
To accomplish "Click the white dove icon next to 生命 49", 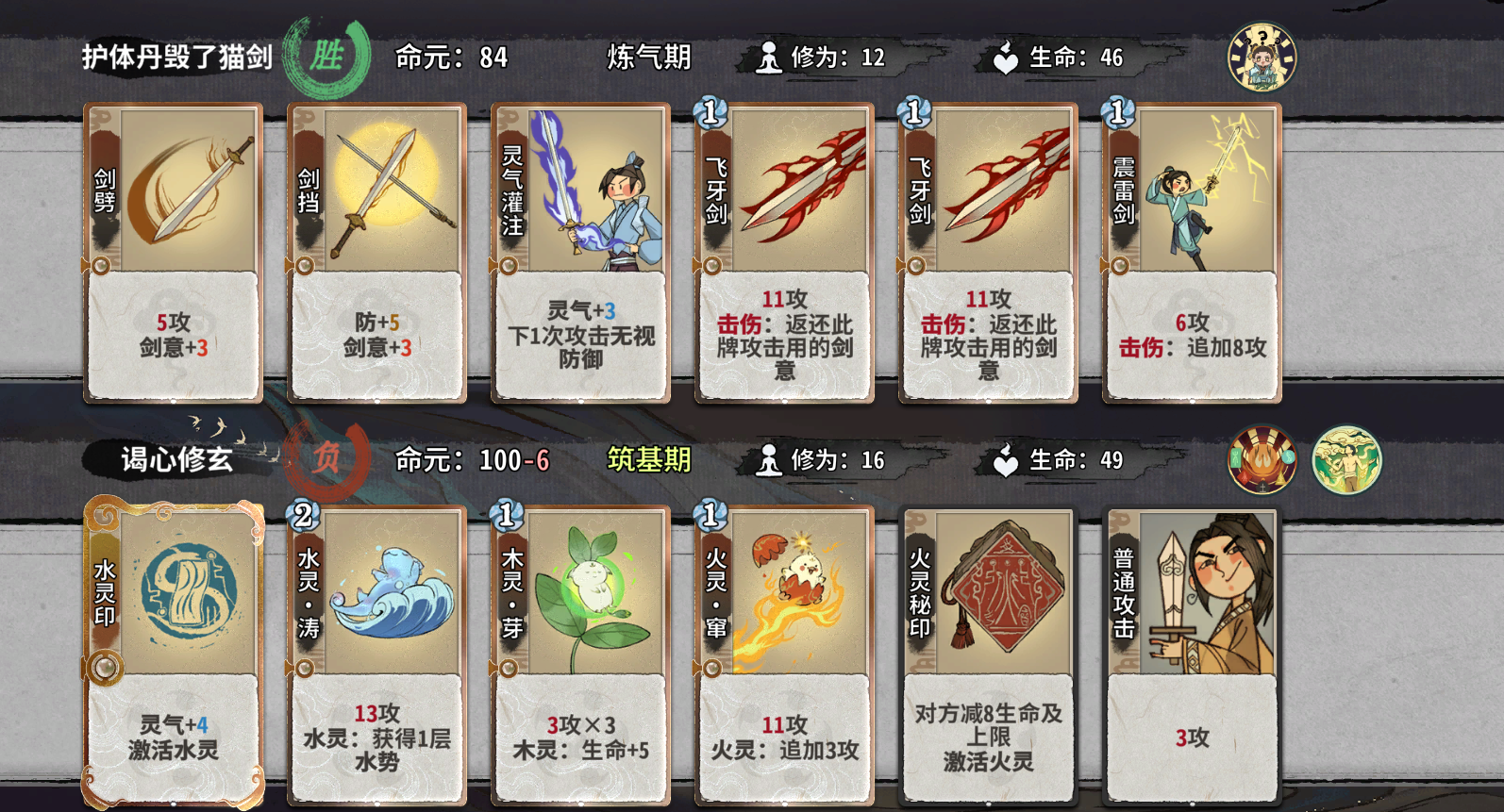I will [x=1008, y=461].
